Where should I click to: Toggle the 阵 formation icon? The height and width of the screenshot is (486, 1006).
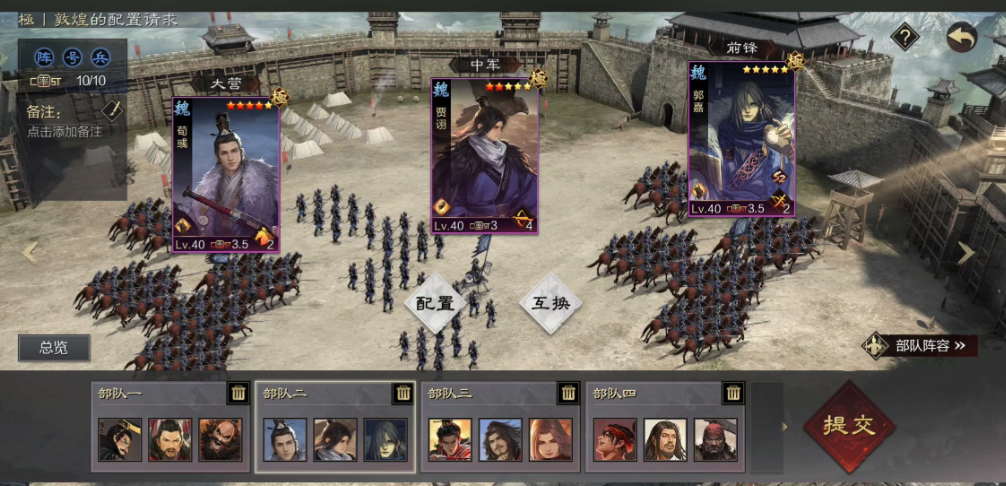tap(43, 56)
